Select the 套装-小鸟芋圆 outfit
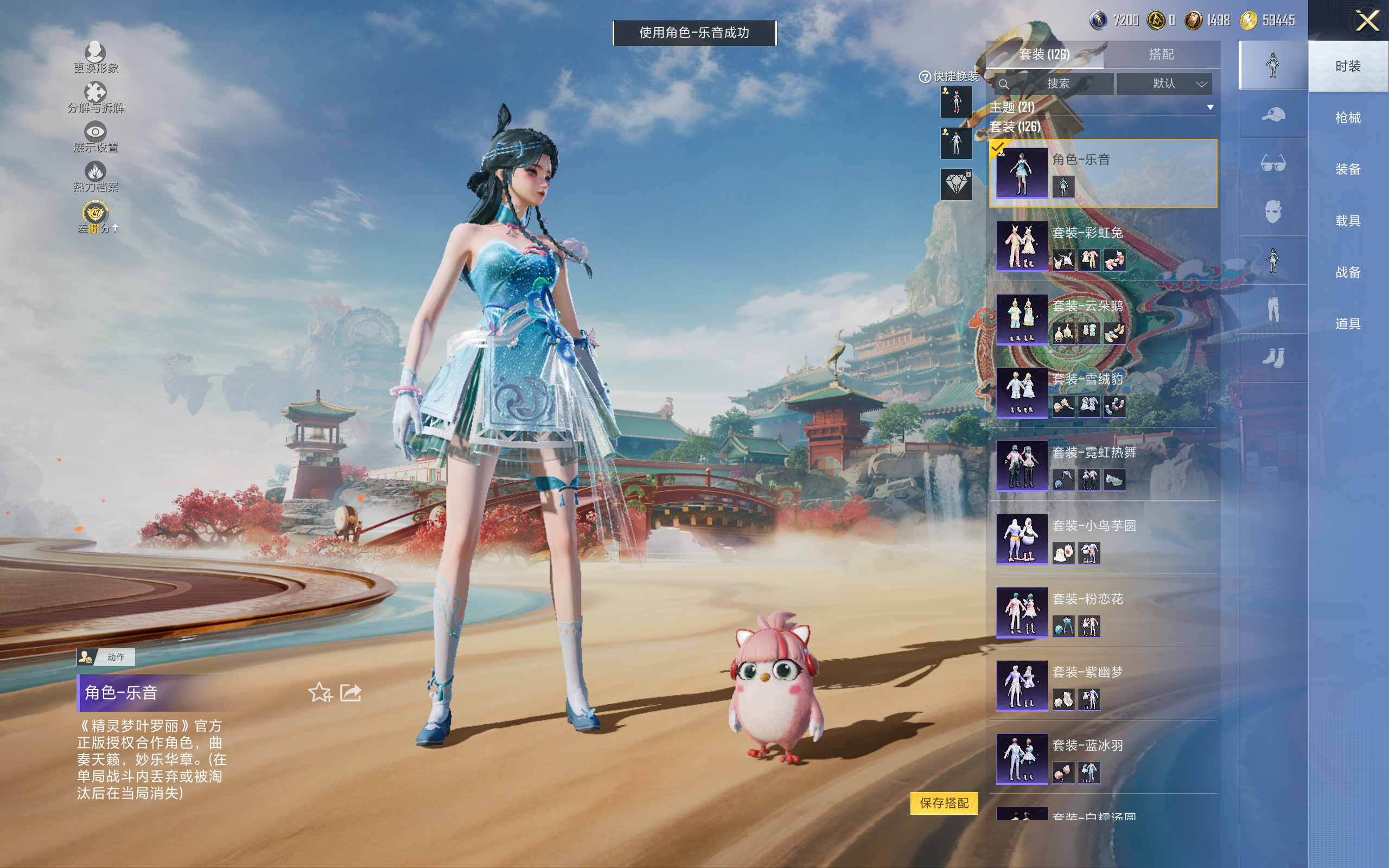This screenshot has width=1389, height=868. tap(1102, 539)
